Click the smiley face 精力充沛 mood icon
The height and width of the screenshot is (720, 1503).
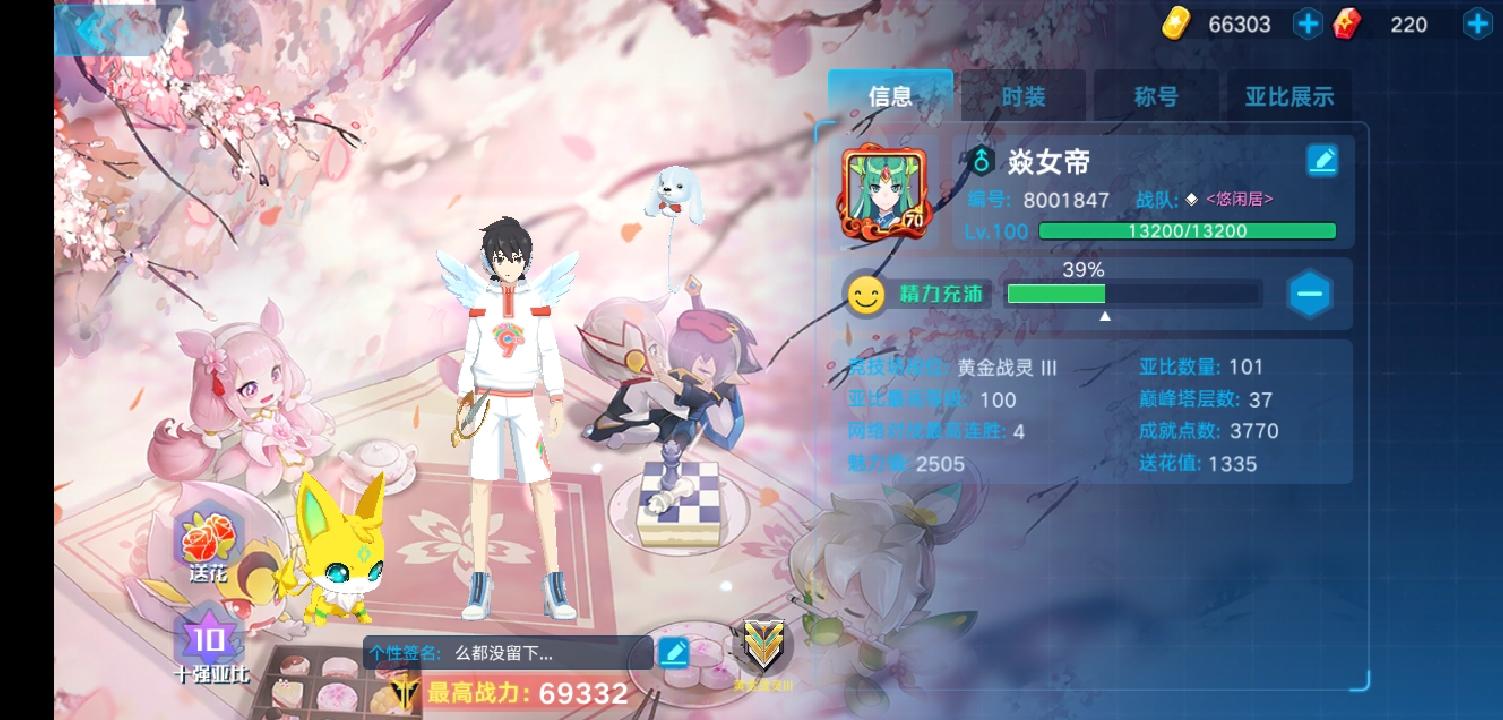[864, 295]
